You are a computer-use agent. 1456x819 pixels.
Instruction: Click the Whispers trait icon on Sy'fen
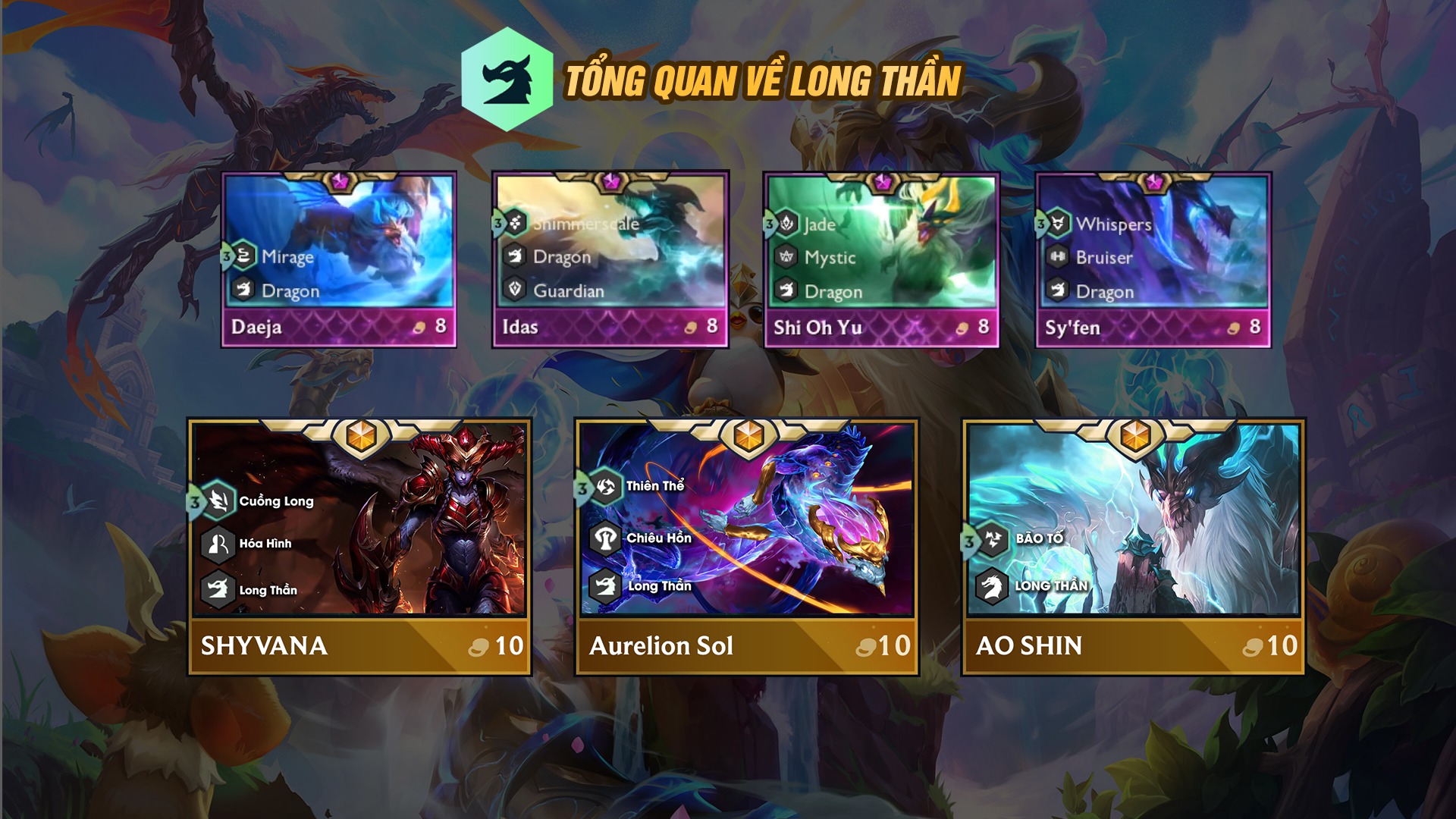pos(1059,224)
